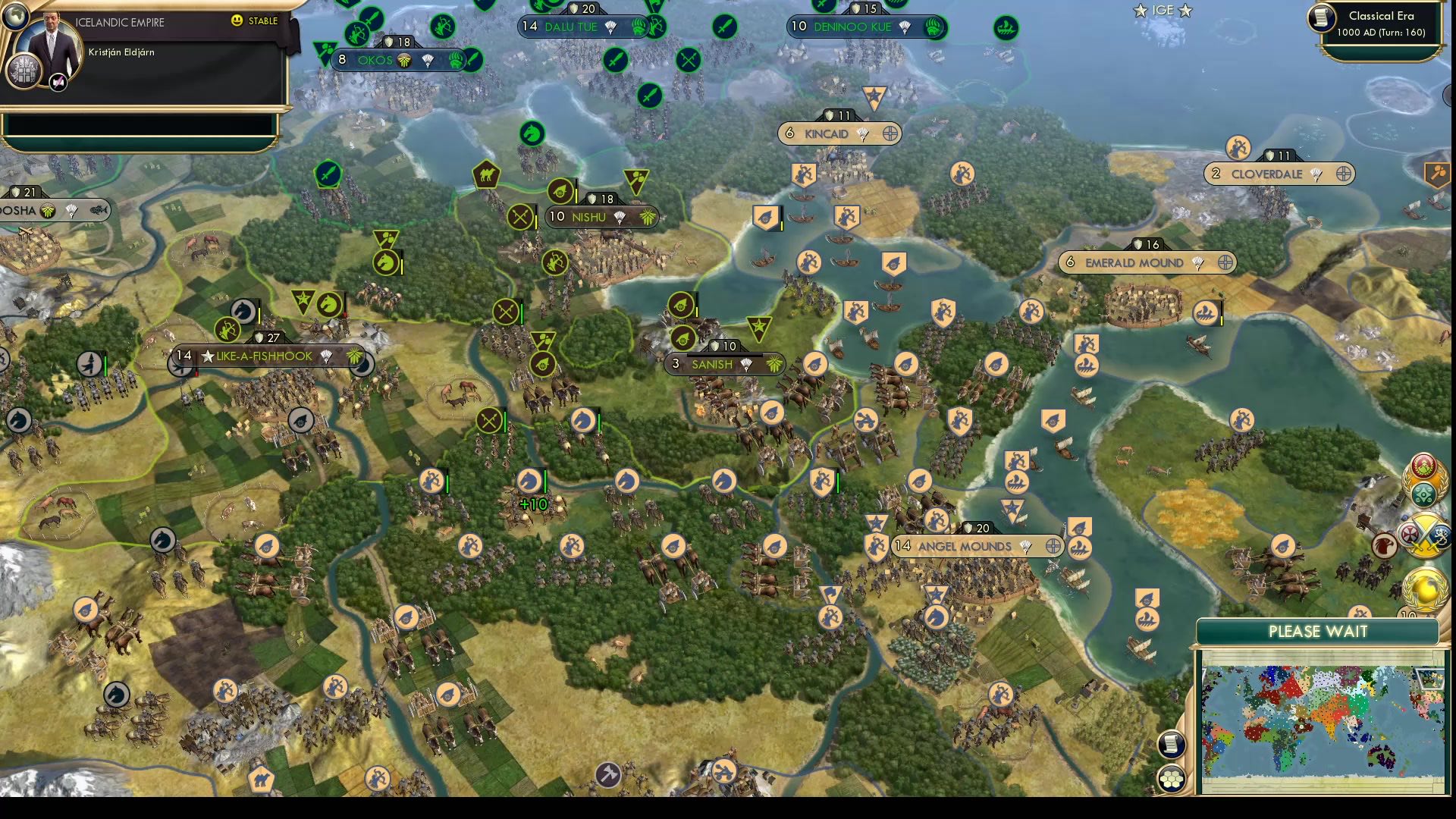Toggle the star left of the IGE label
This screenshot has width=1456, height=819.
(1140, 11)
